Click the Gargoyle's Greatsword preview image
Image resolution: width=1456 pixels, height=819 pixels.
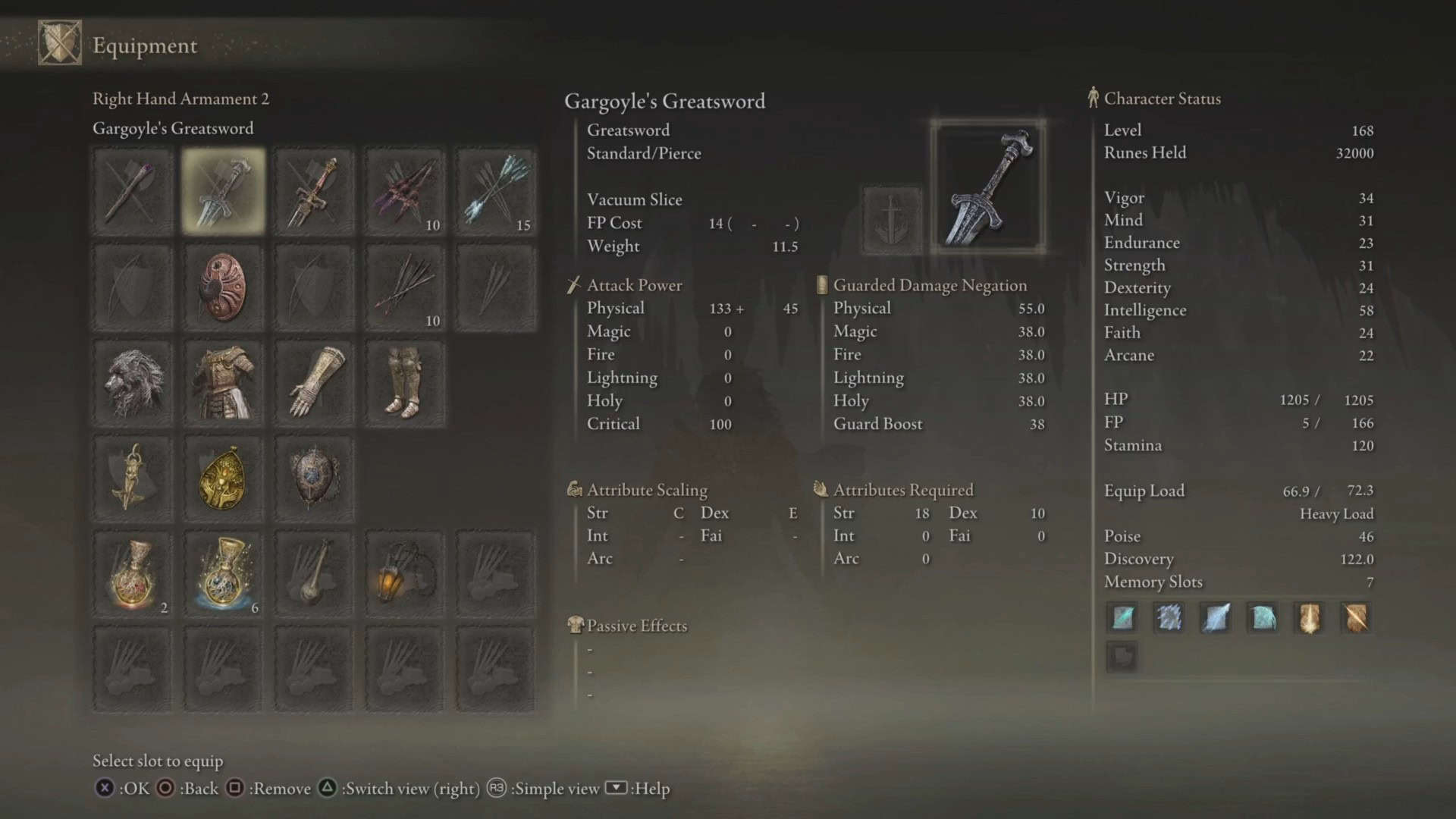pyautogui.click(x=988, y=187)
